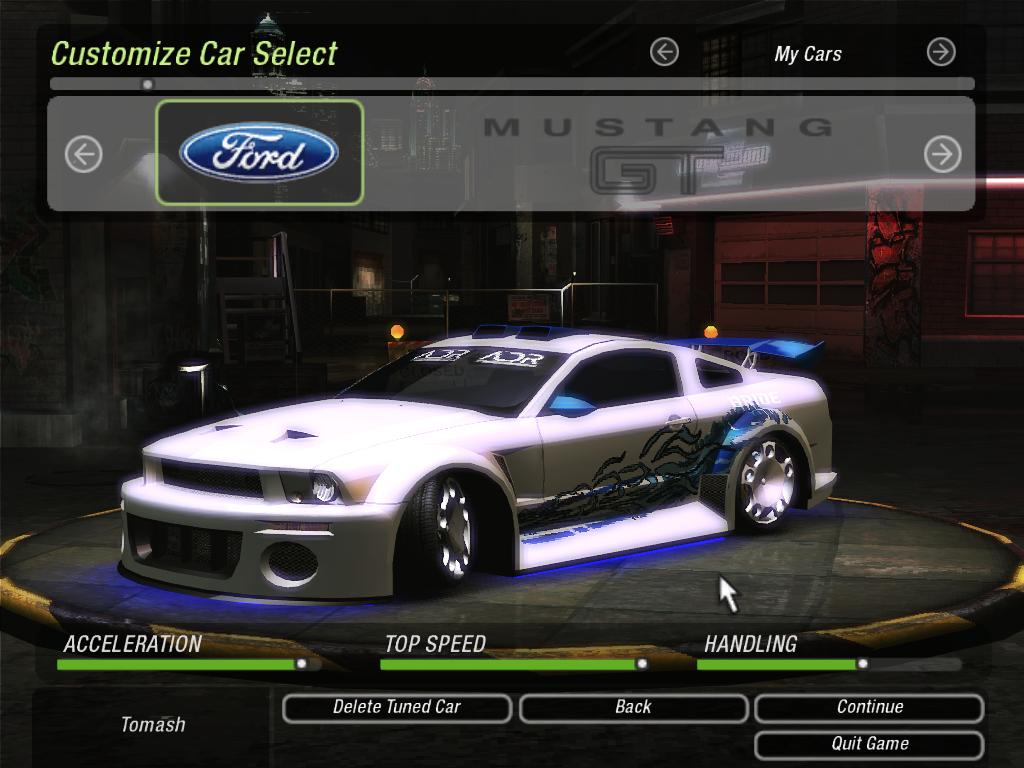The width and height of the screenshot is (1024, 768).
Task: Select the Ford car tile
Action: pos(259,153)
